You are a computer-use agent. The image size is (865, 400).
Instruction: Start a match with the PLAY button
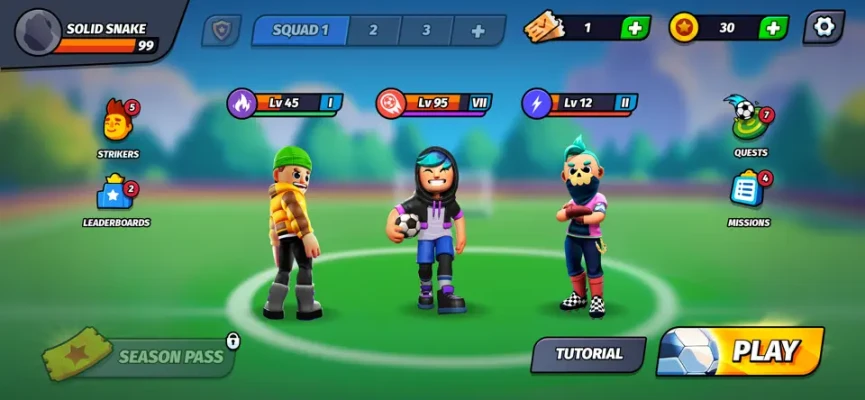742,351
